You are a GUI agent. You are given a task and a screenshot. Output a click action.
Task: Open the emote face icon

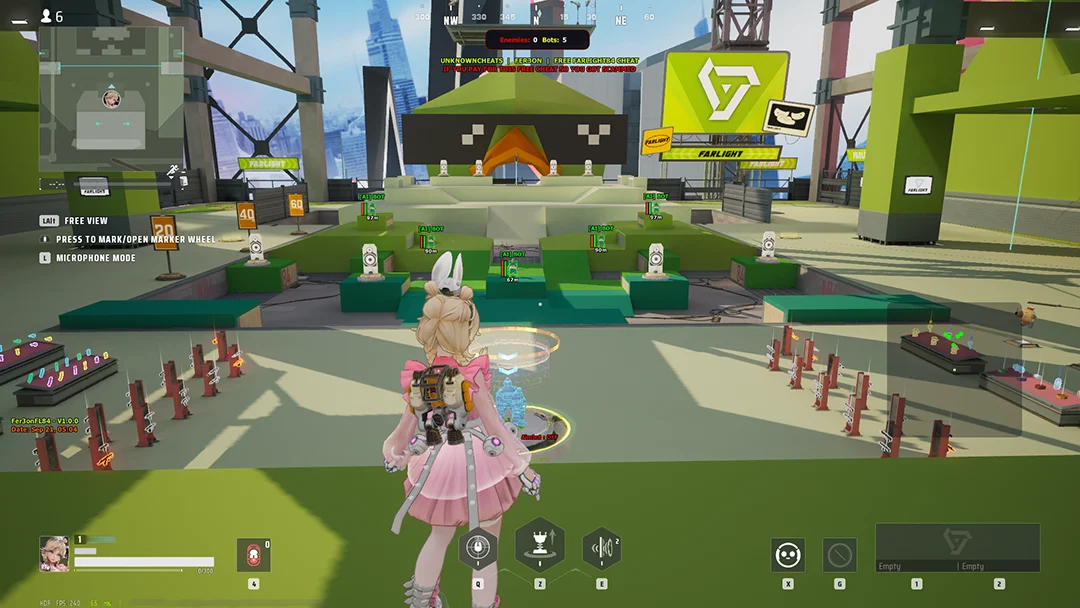787,555
